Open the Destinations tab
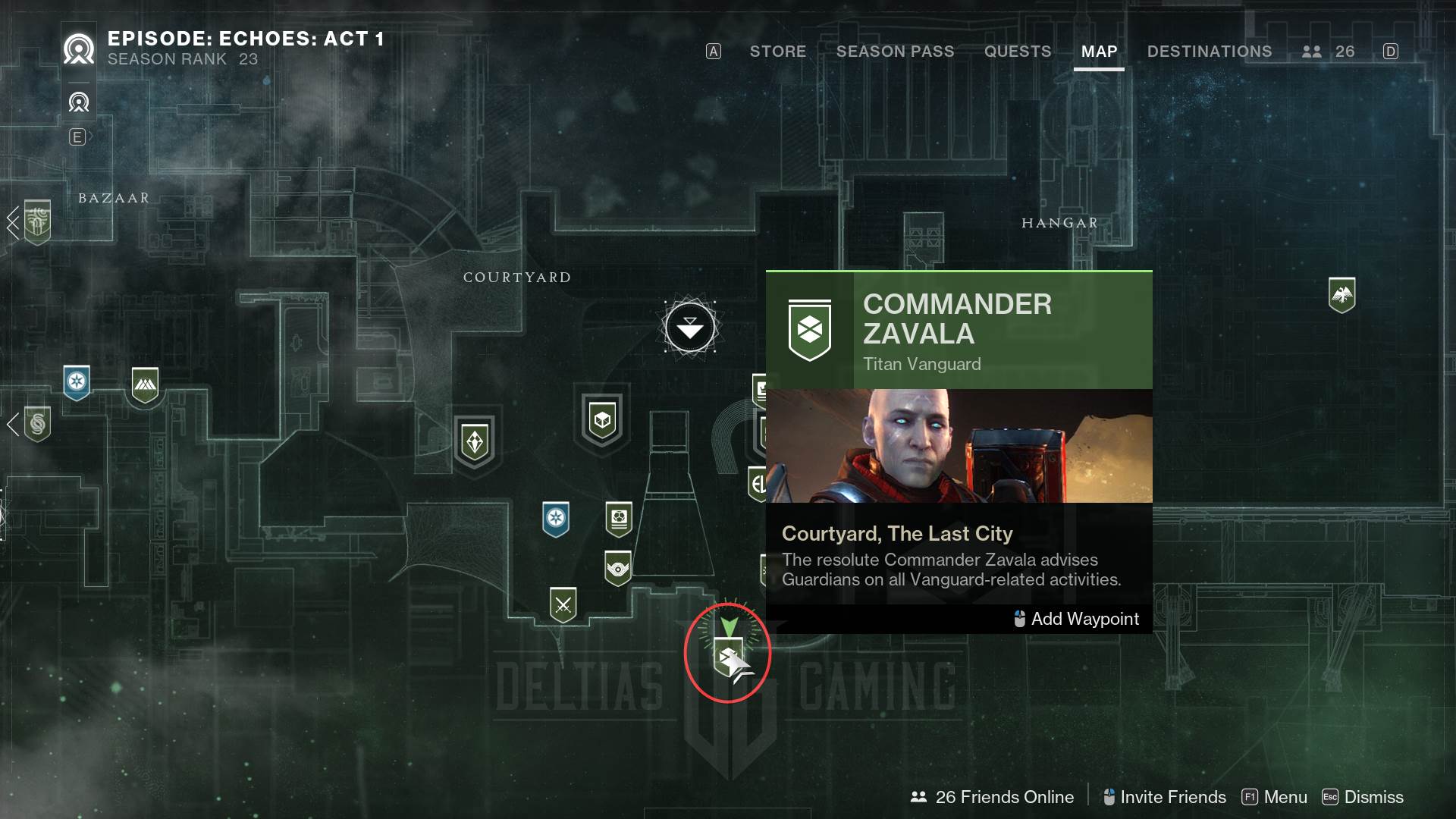The width and height of the screenshot is (1456, 819). [x=1209, y=52]
